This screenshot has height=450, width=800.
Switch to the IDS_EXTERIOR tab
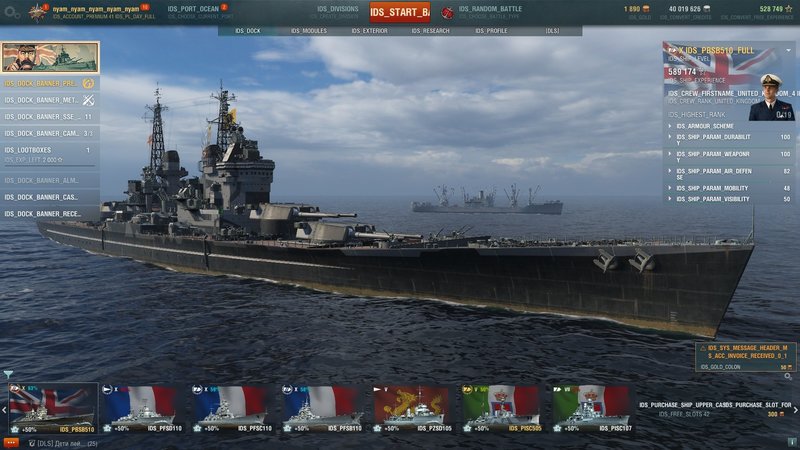tap(369, 31)
